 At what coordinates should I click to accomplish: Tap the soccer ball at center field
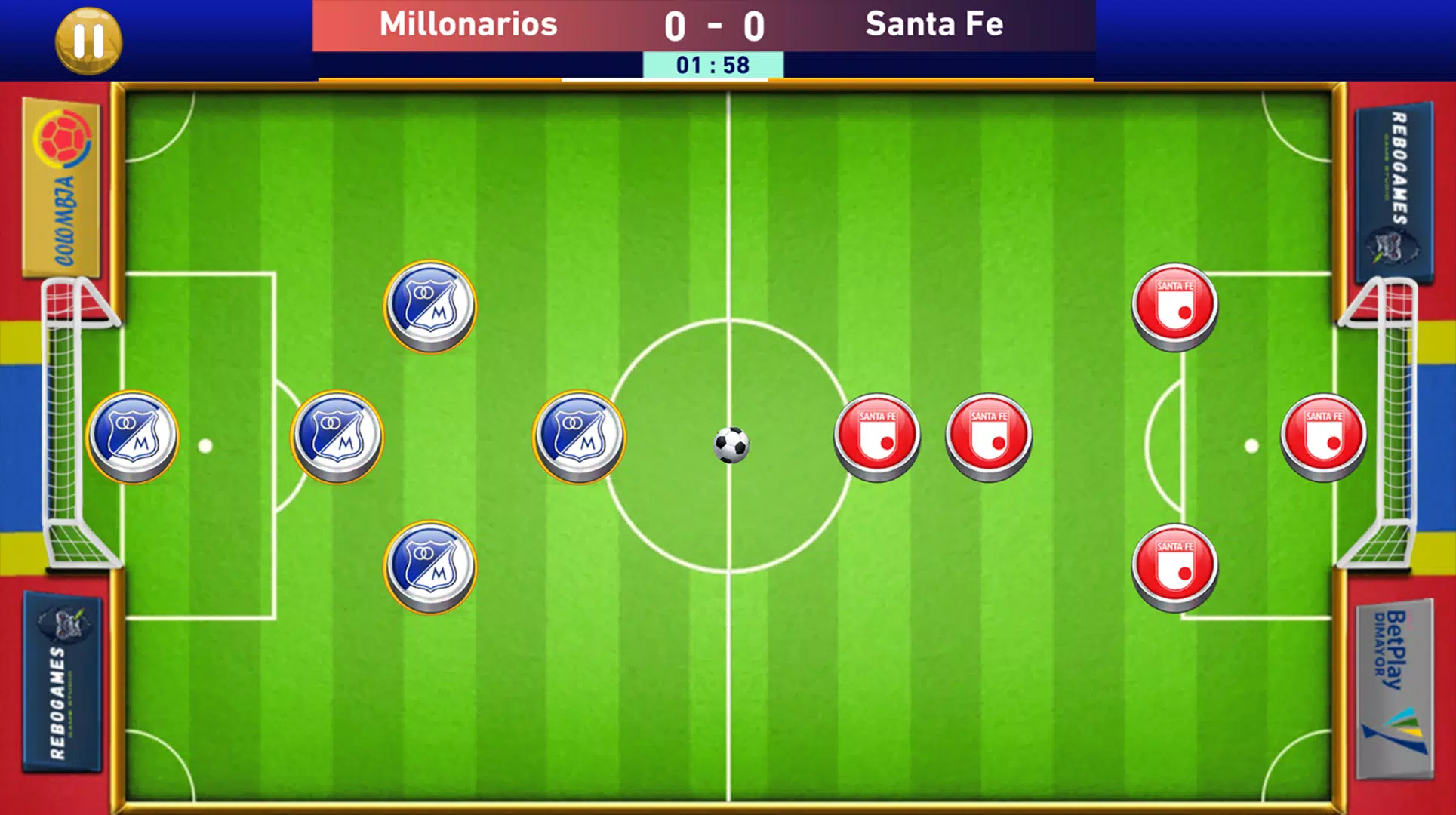coord(730,445)
